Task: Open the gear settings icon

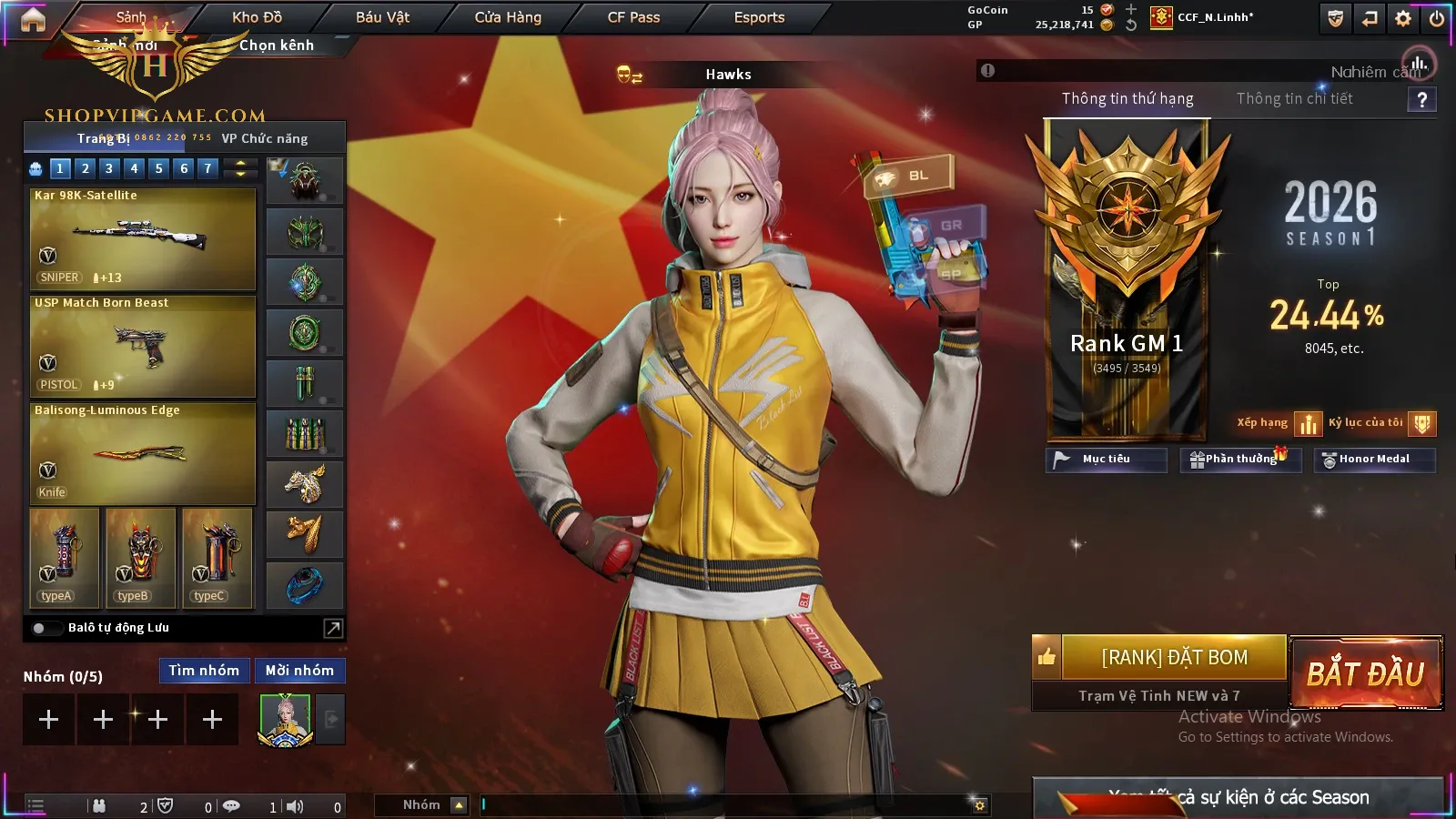Action: tap(1403, 18)
